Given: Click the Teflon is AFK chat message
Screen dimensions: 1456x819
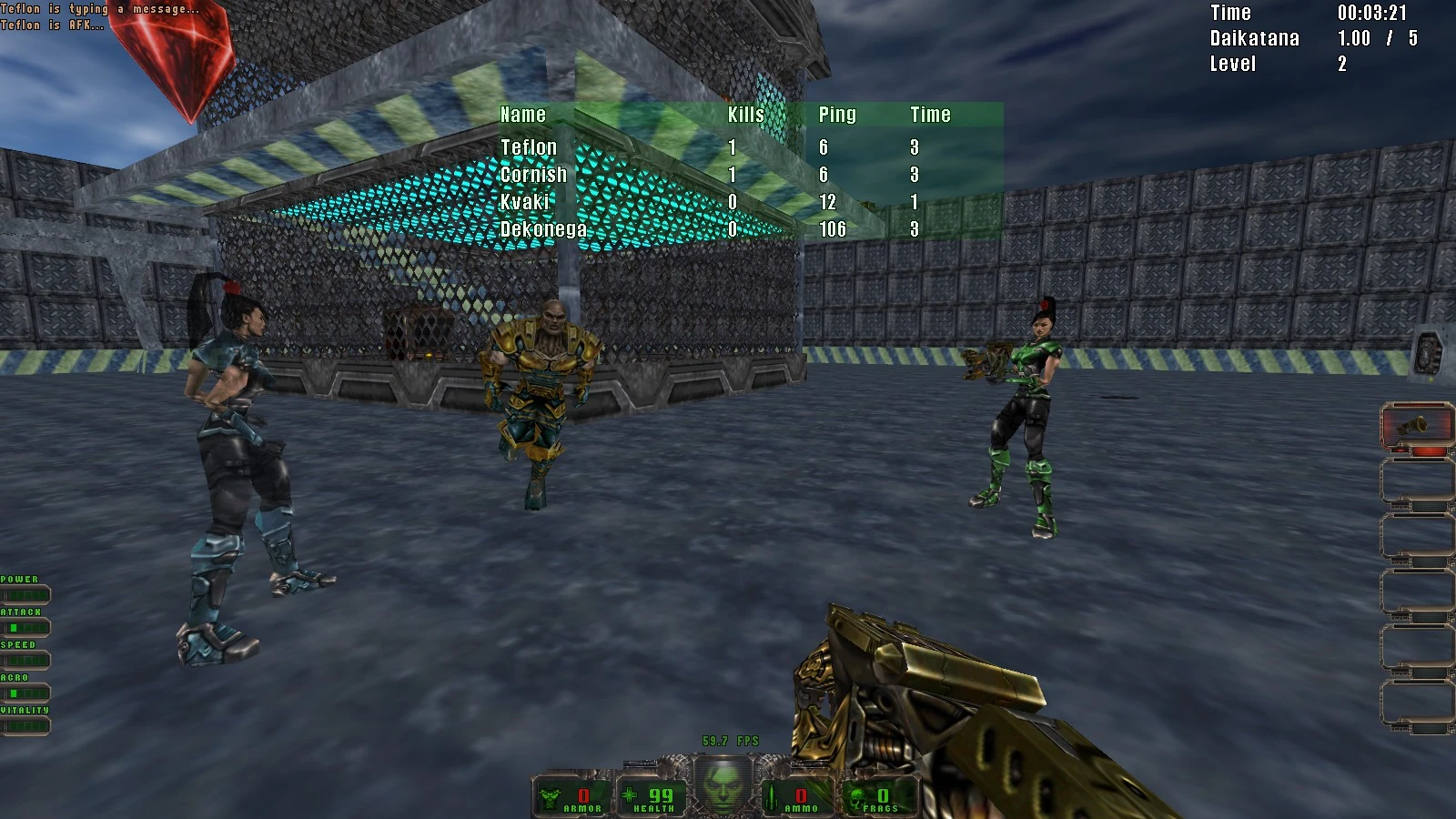Looking at the screenshot, I should click(53, 25).
